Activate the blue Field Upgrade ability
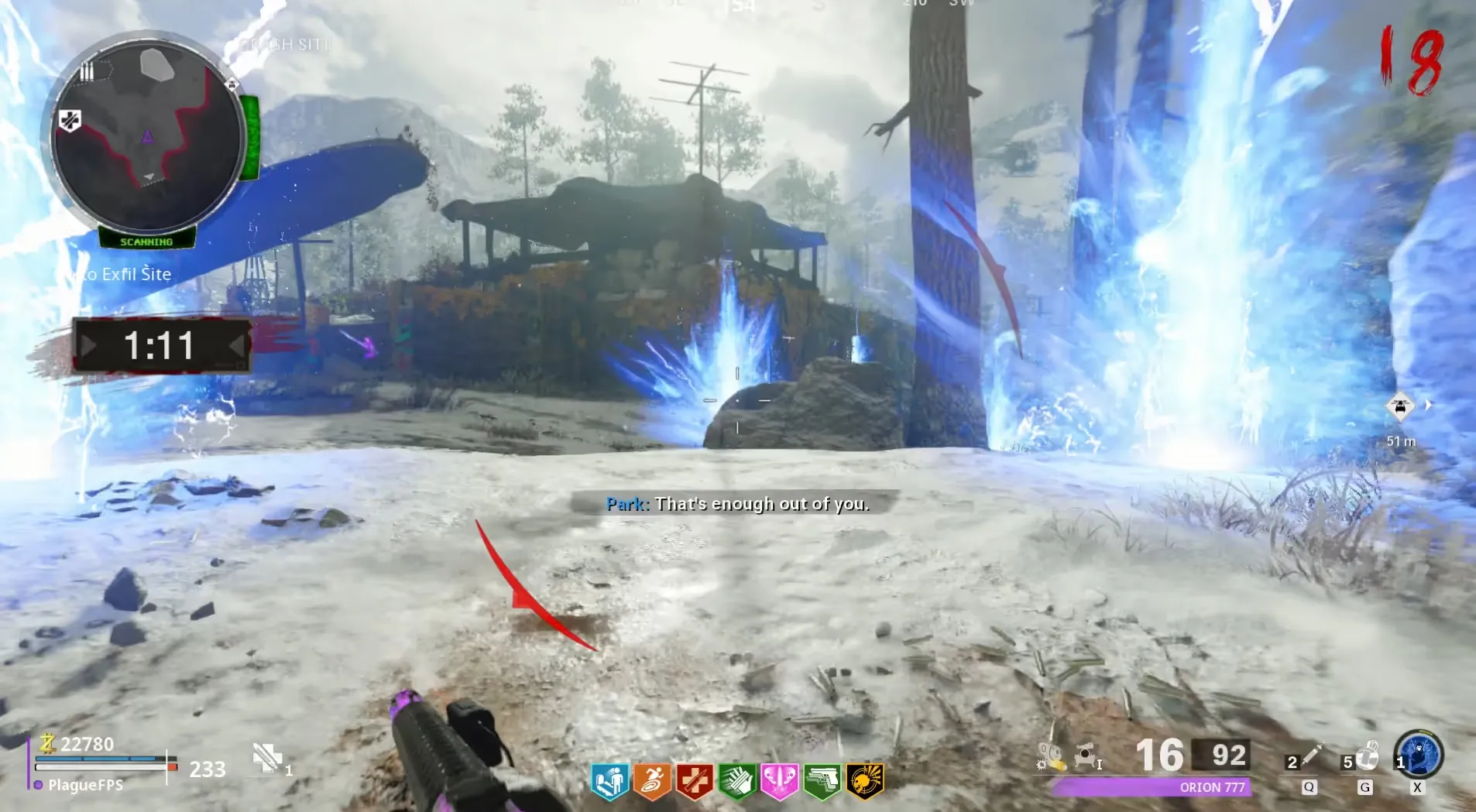Screen dimensions: 1476x812 pyautogui.click(x=1418, y=755)
